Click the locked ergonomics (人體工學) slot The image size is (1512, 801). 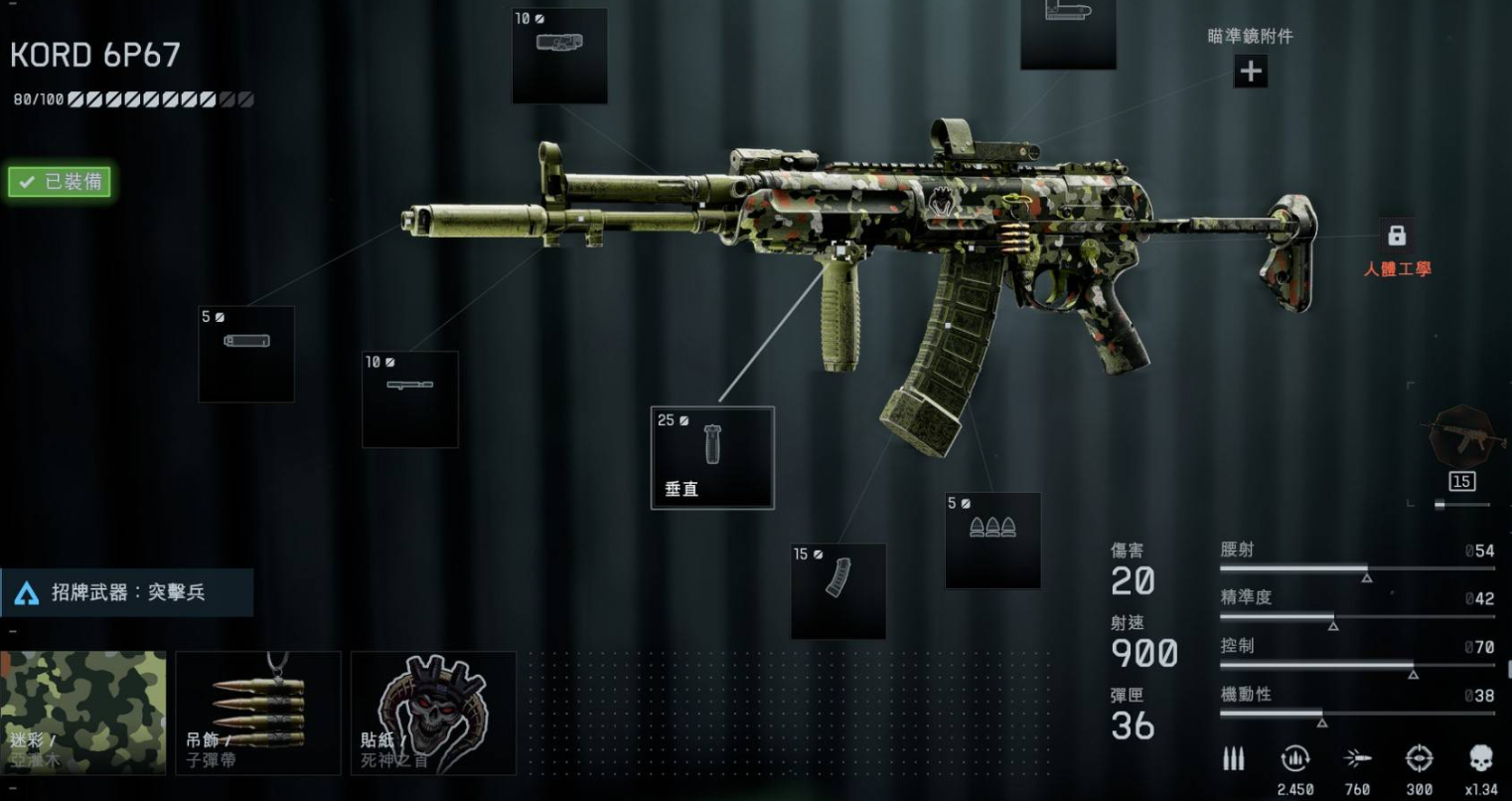(x=1397, y=237)
